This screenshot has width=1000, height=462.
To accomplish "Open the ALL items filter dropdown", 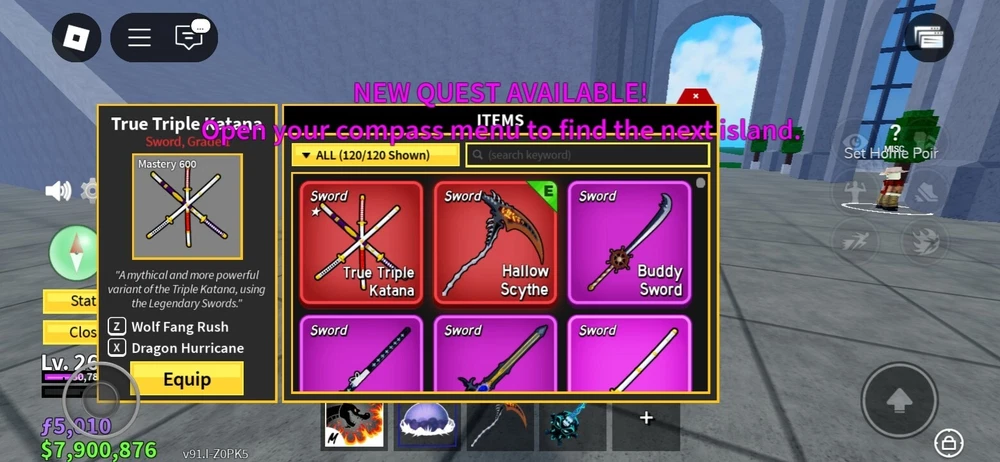I will point(375,155).
